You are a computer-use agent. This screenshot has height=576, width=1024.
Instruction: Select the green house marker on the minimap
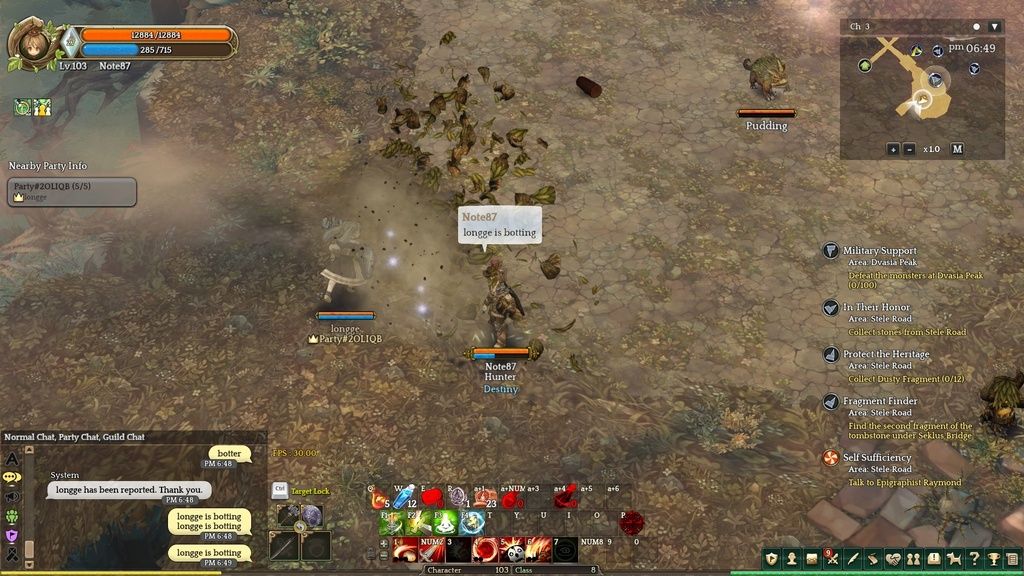click(865, 65)
